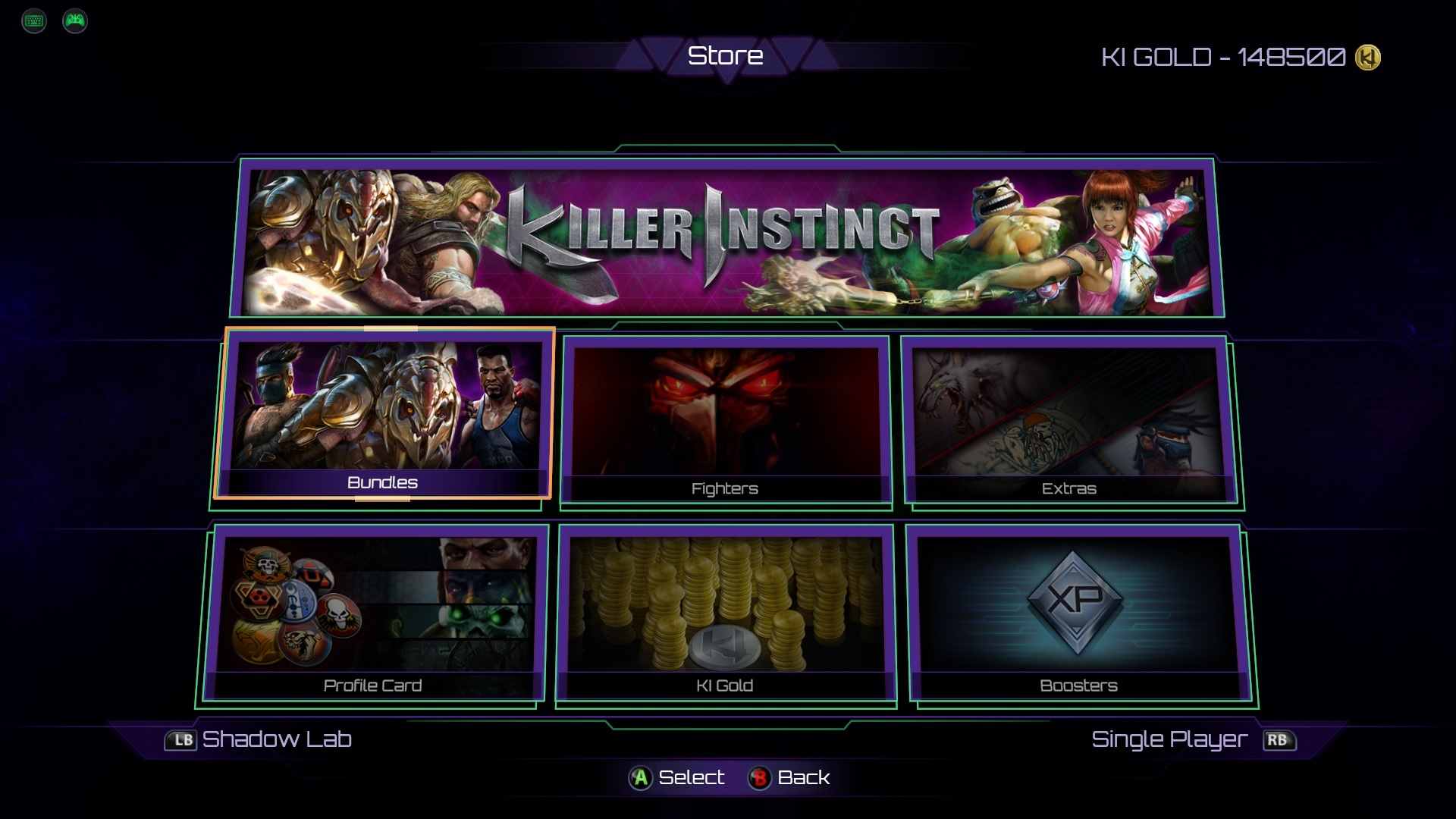Switch to the Shadow Lab tab
Image resolution: width=1456 pixels, height=819 pixels.
(x=260, y=739)
